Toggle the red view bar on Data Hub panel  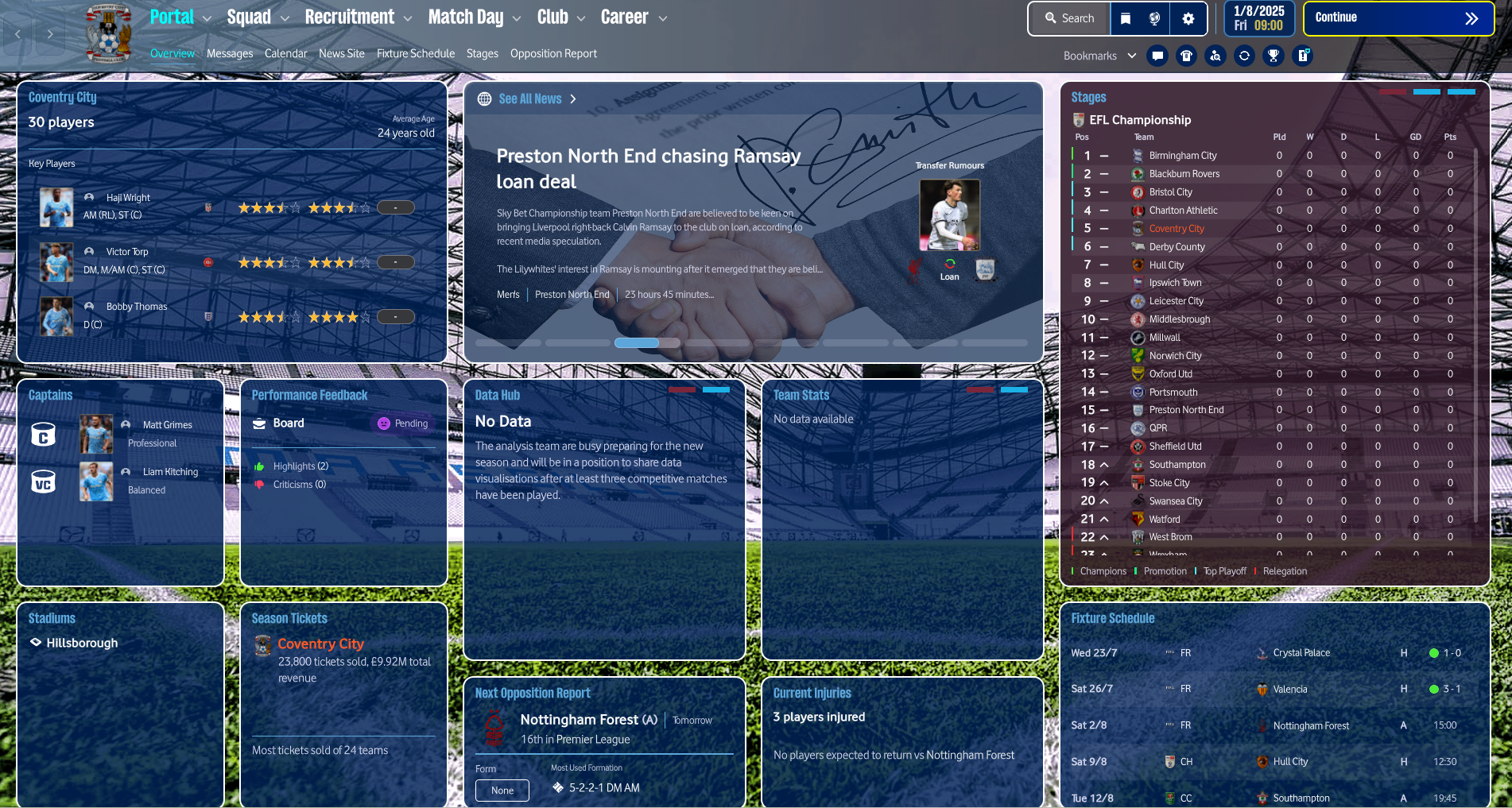coord(682,390)
